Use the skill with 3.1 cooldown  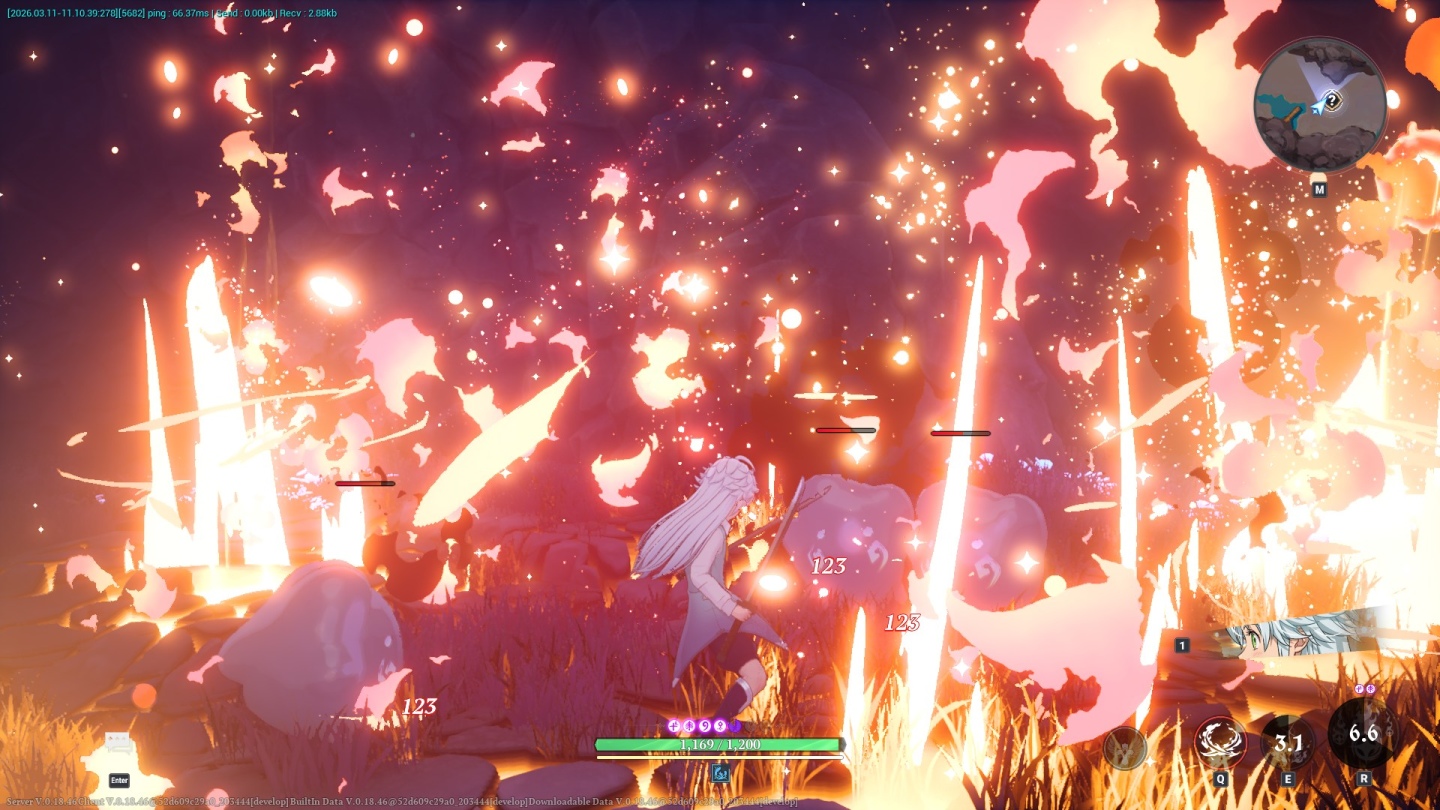tap(1287, 743)
